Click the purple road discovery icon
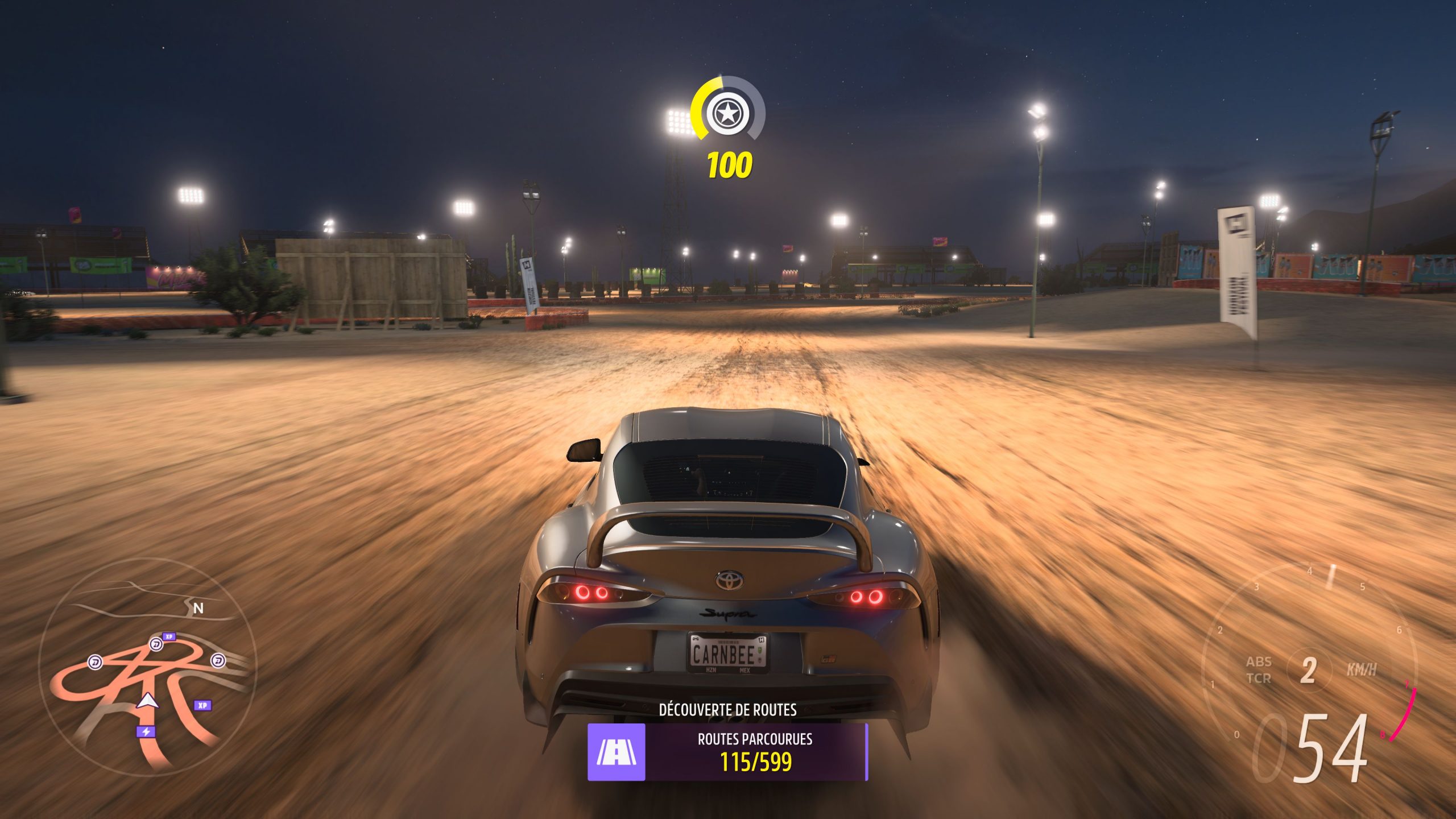 (x=616, y=752)
